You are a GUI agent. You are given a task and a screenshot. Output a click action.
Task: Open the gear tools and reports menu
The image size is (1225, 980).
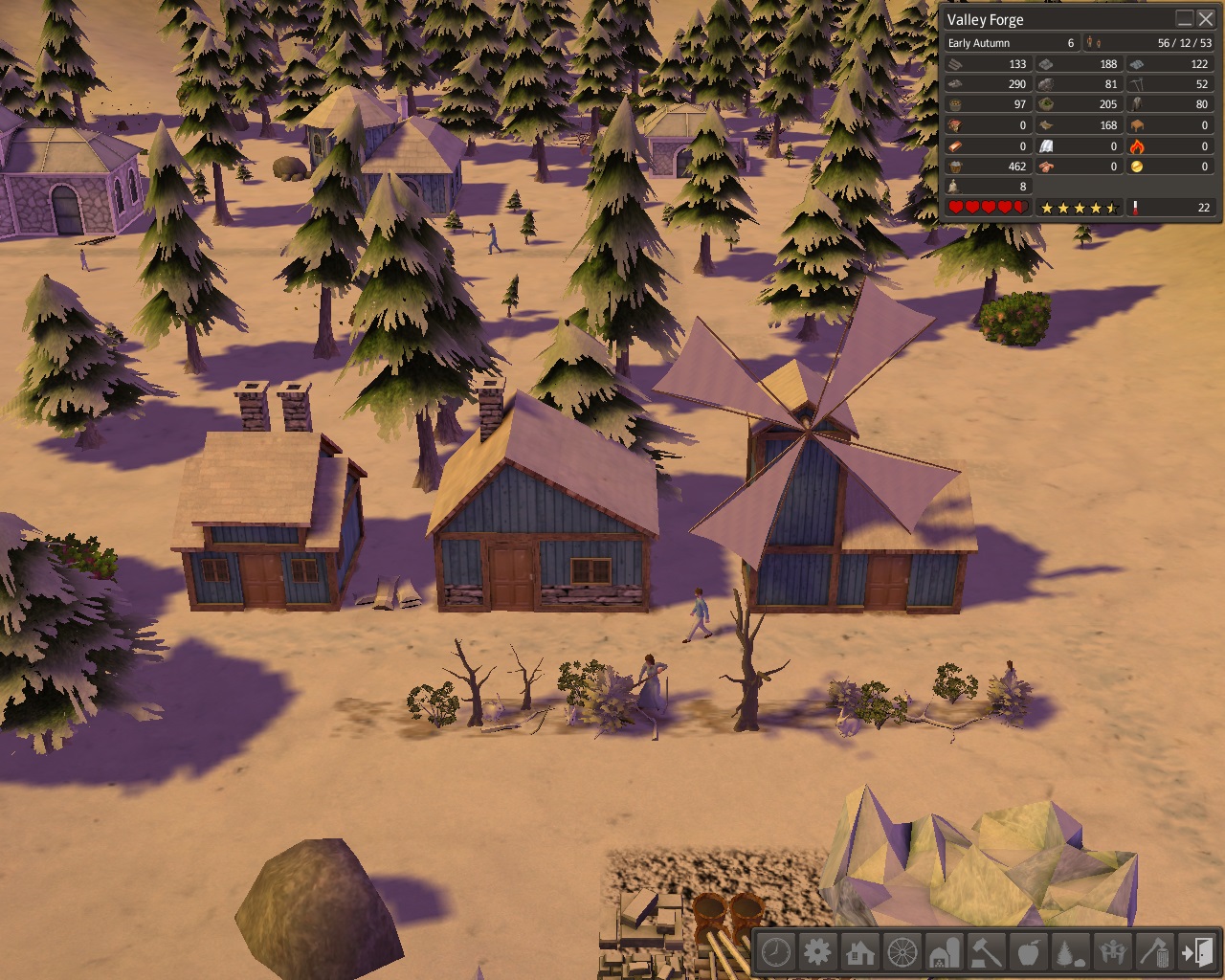click(x=818, y=952)
